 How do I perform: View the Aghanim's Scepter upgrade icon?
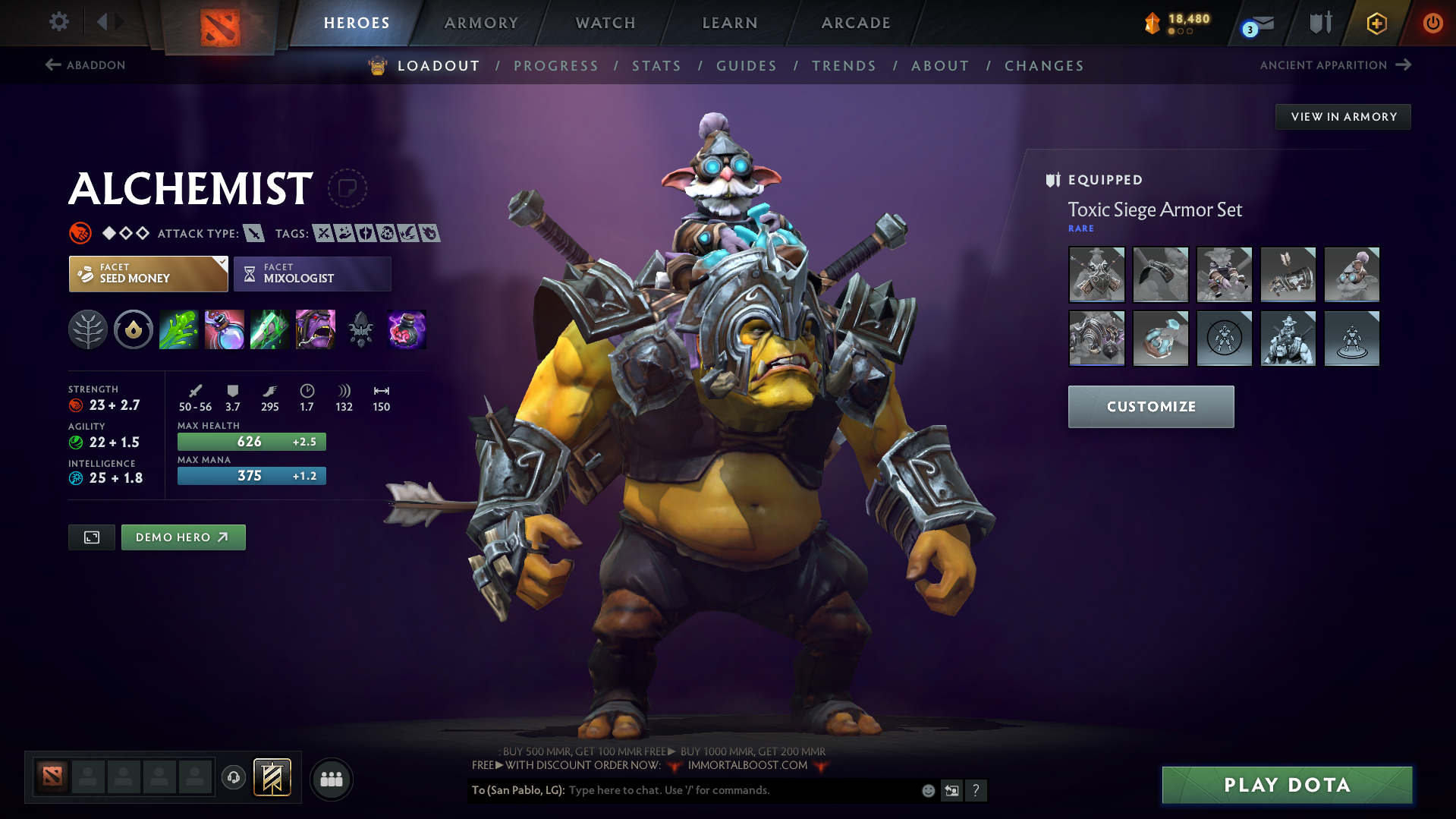[406, 329]
